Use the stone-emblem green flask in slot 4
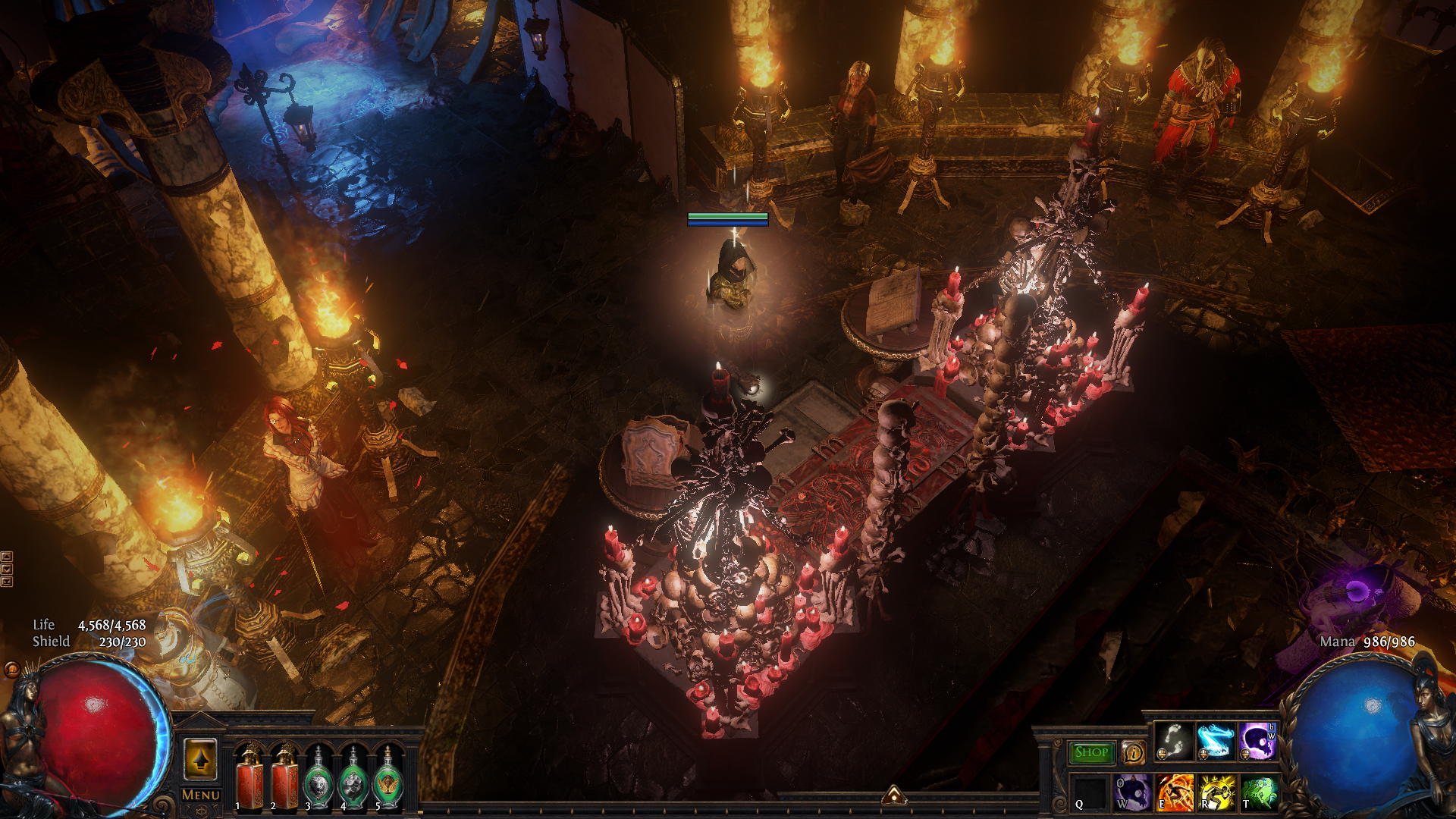This screenshot has width=1456, height=819. point(353,778)
